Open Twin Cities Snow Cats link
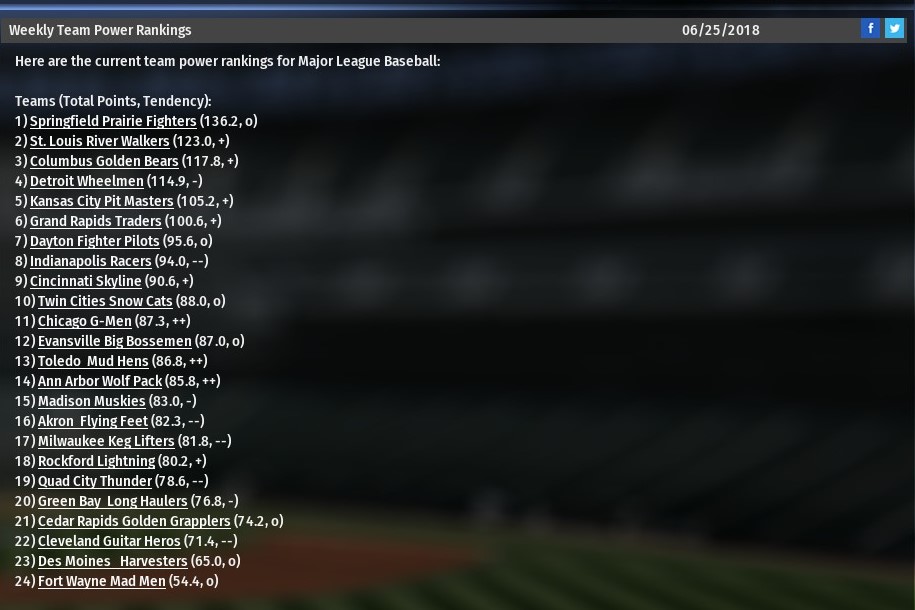915x610 pixels. (x=104, y=301)
